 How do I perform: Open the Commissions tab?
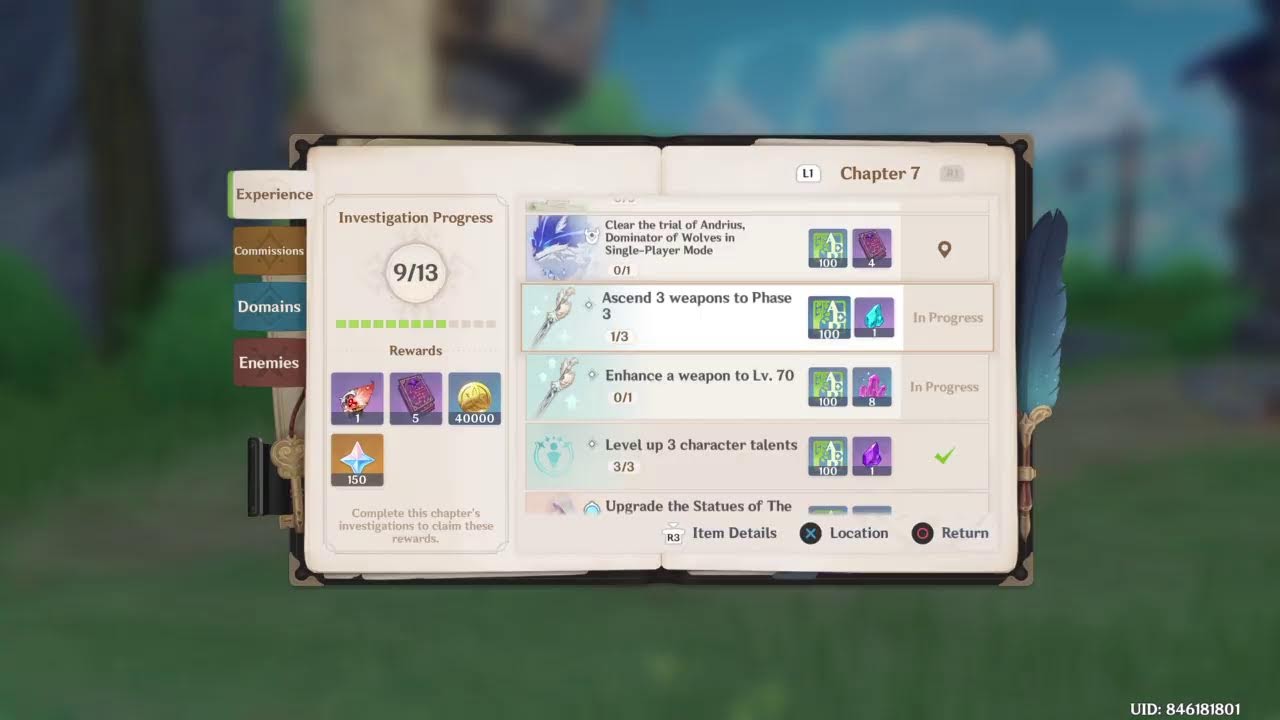pyautogui.click(x=269, y=251)
